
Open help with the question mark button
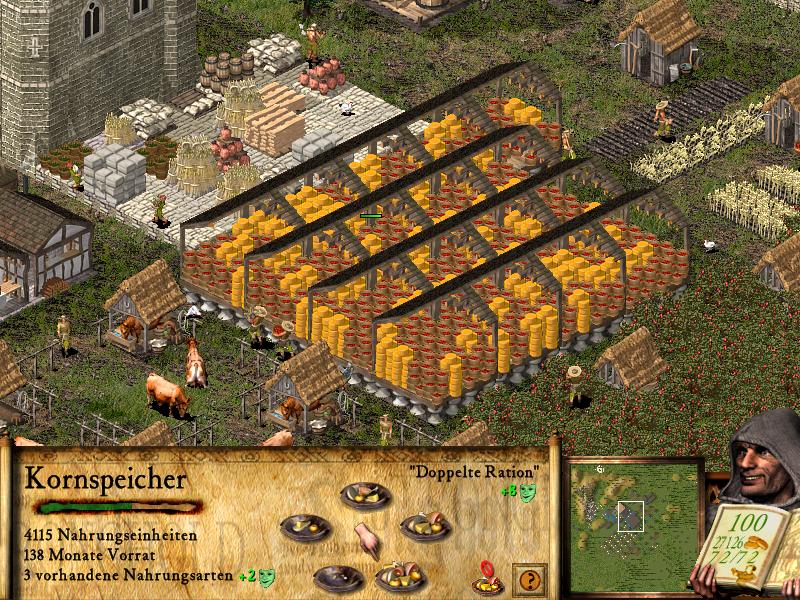(529, 578)
